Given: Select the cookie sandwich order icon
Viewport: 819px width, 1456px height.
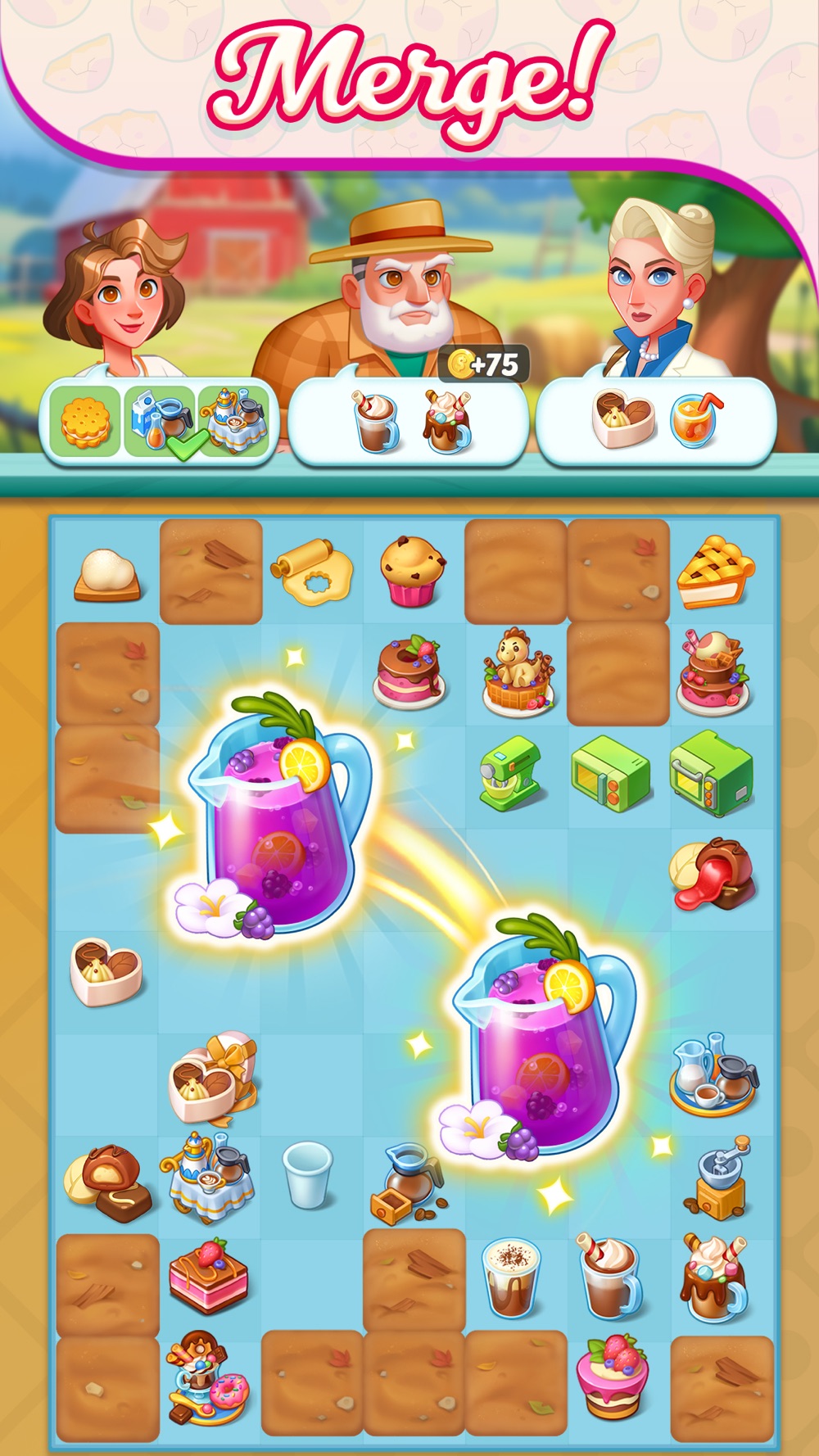Looking at the screenshot, I should (85, 423).
